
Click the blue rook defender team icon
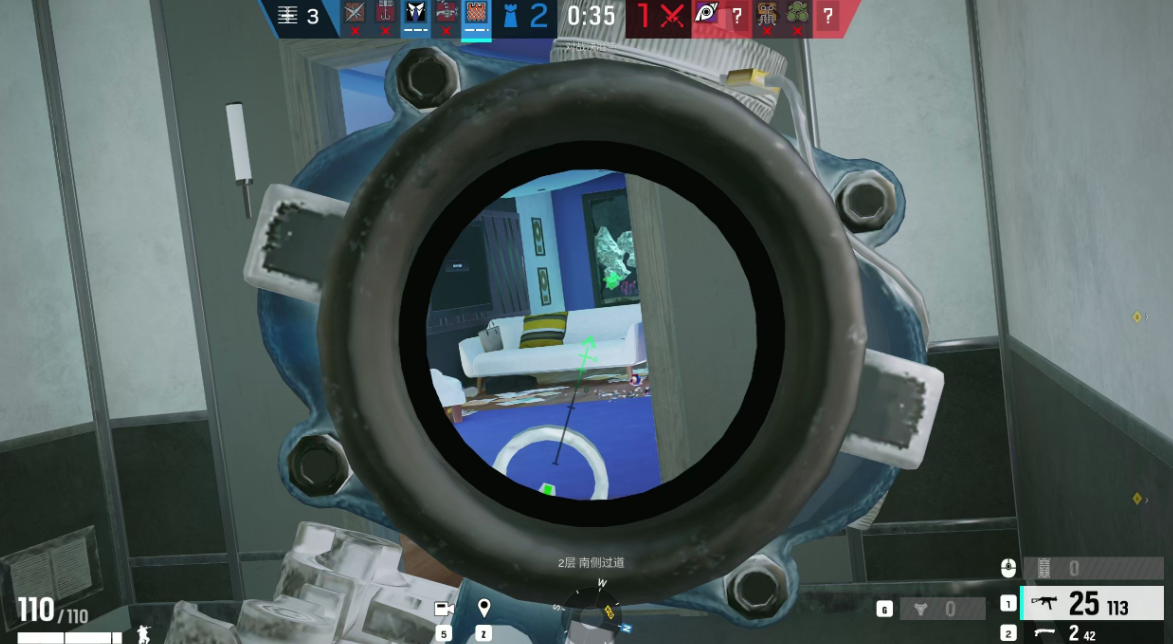click(509, 15)
